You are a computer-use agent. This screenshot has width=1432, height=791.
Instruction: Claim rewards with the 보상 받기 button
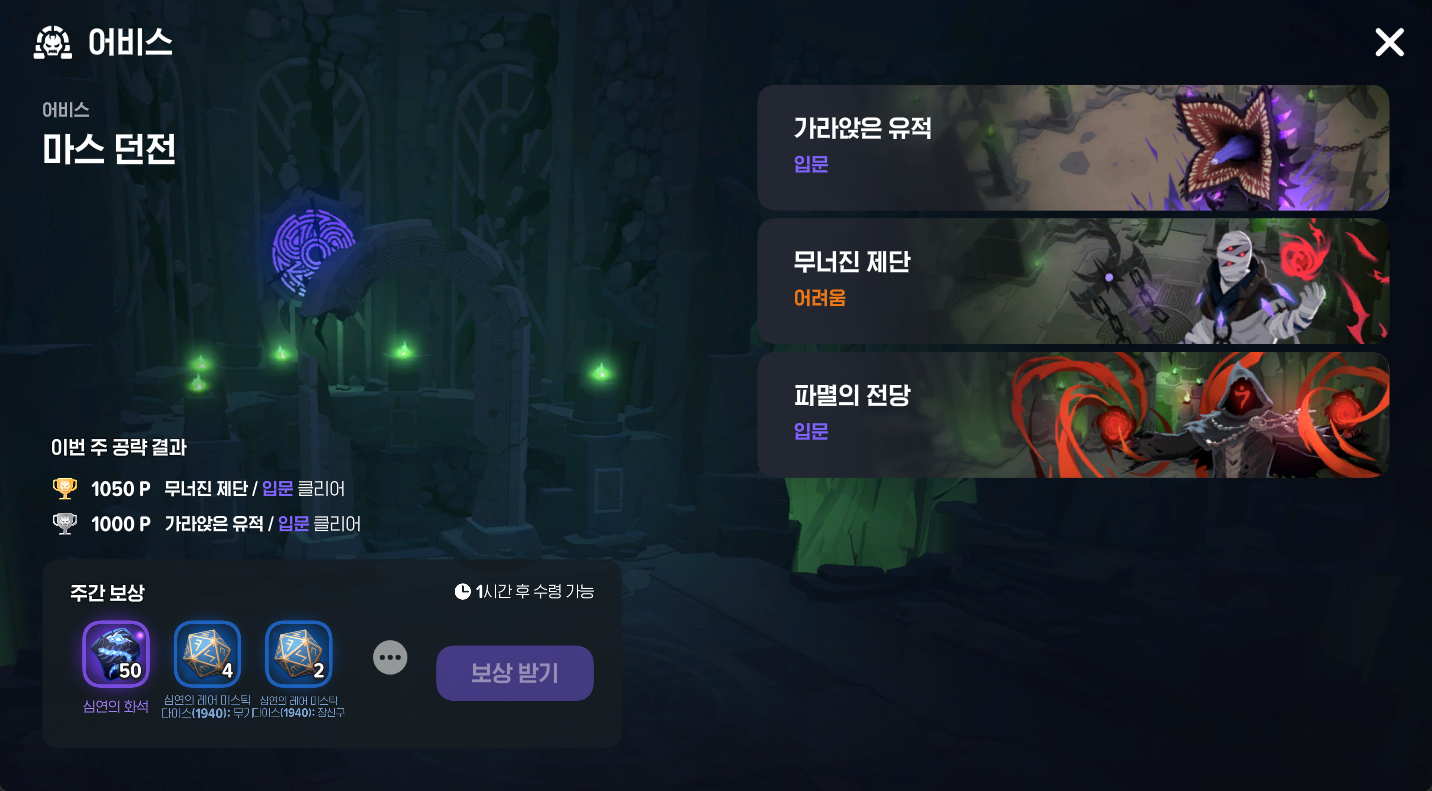click(x=514, y=672)
